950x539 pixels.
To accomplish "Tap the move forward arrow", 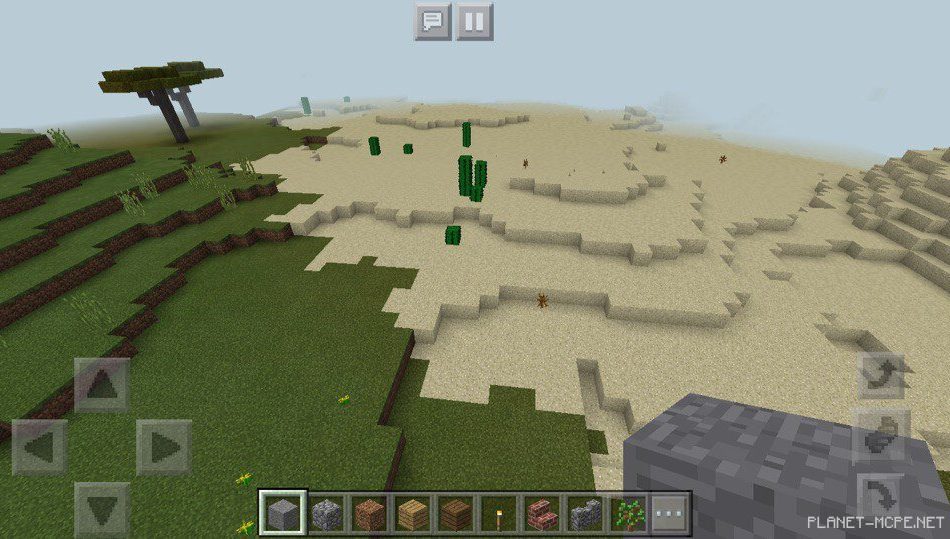I will click(x=102, y=384).
